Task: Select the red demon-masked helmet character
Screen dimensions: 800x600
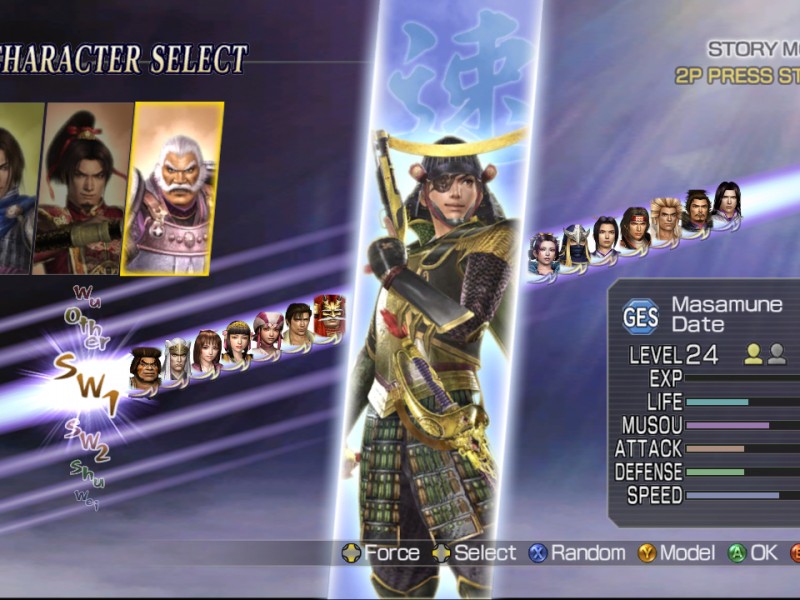Action: [329, 315]
